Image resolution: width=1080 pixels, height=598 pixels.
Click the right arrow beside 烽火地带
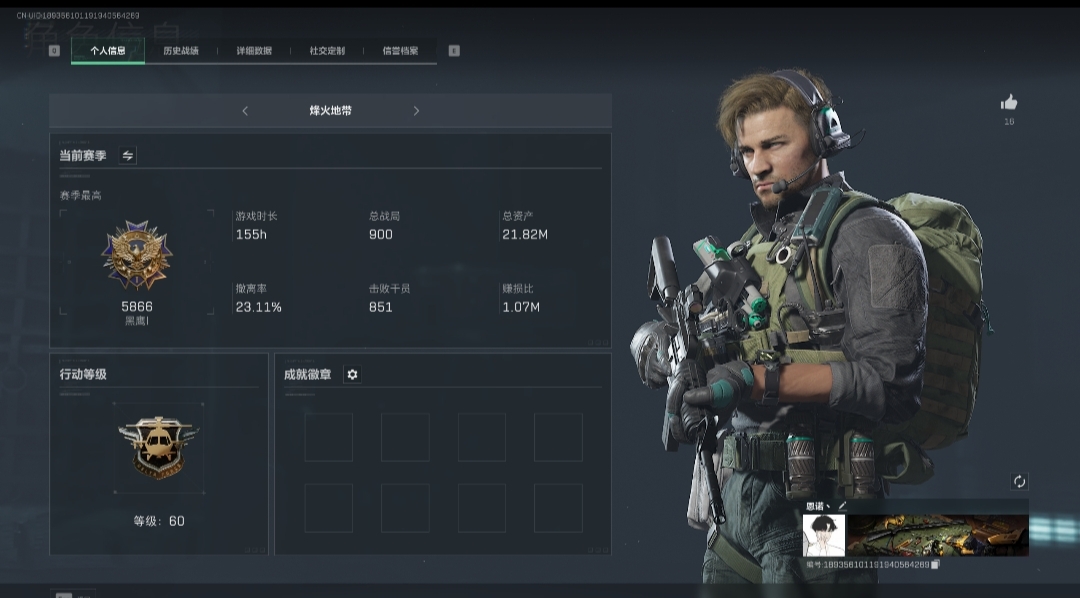(x=416, y=111)
